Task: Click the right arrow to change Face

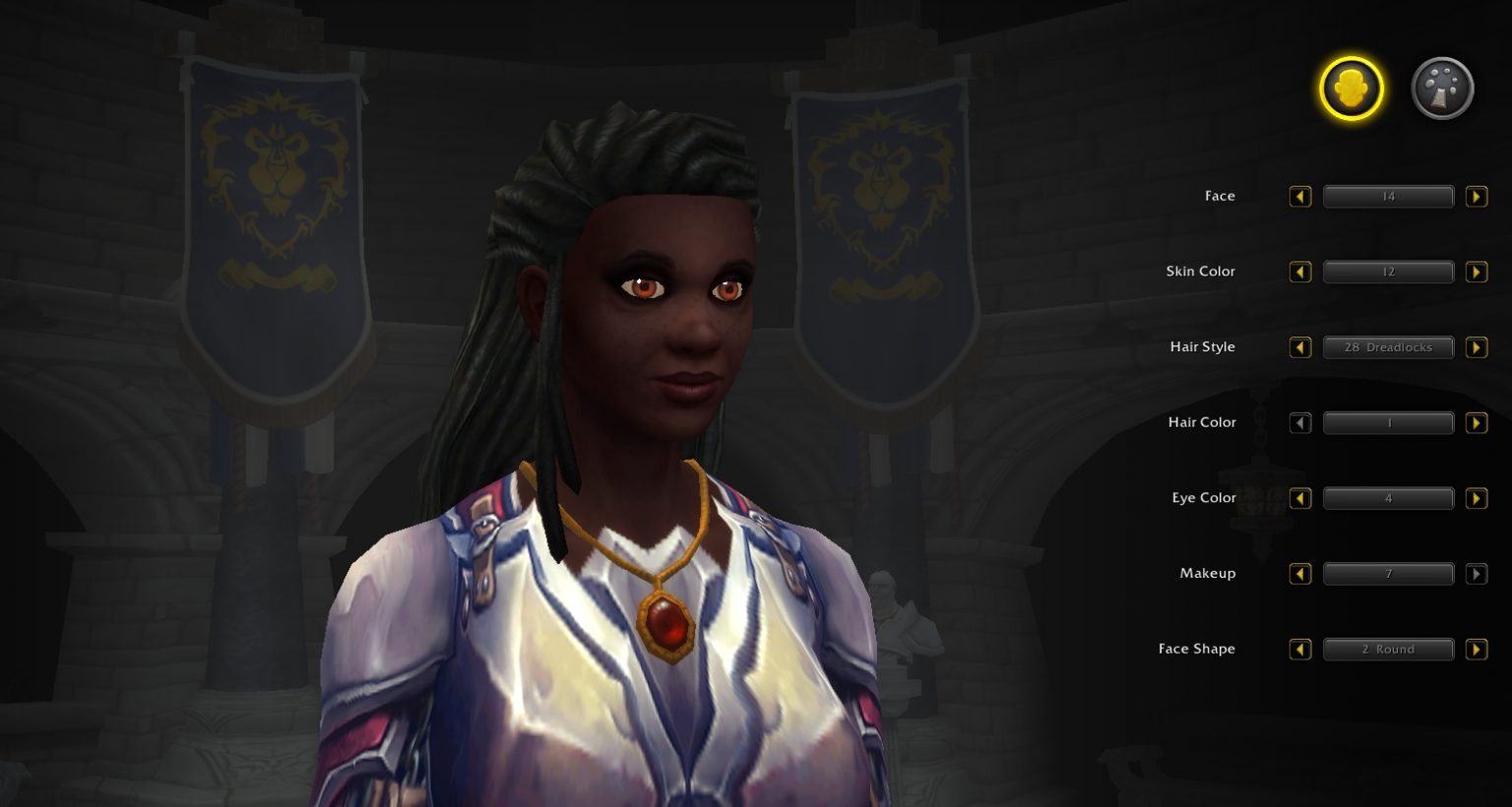Action: click(1477, 196)
